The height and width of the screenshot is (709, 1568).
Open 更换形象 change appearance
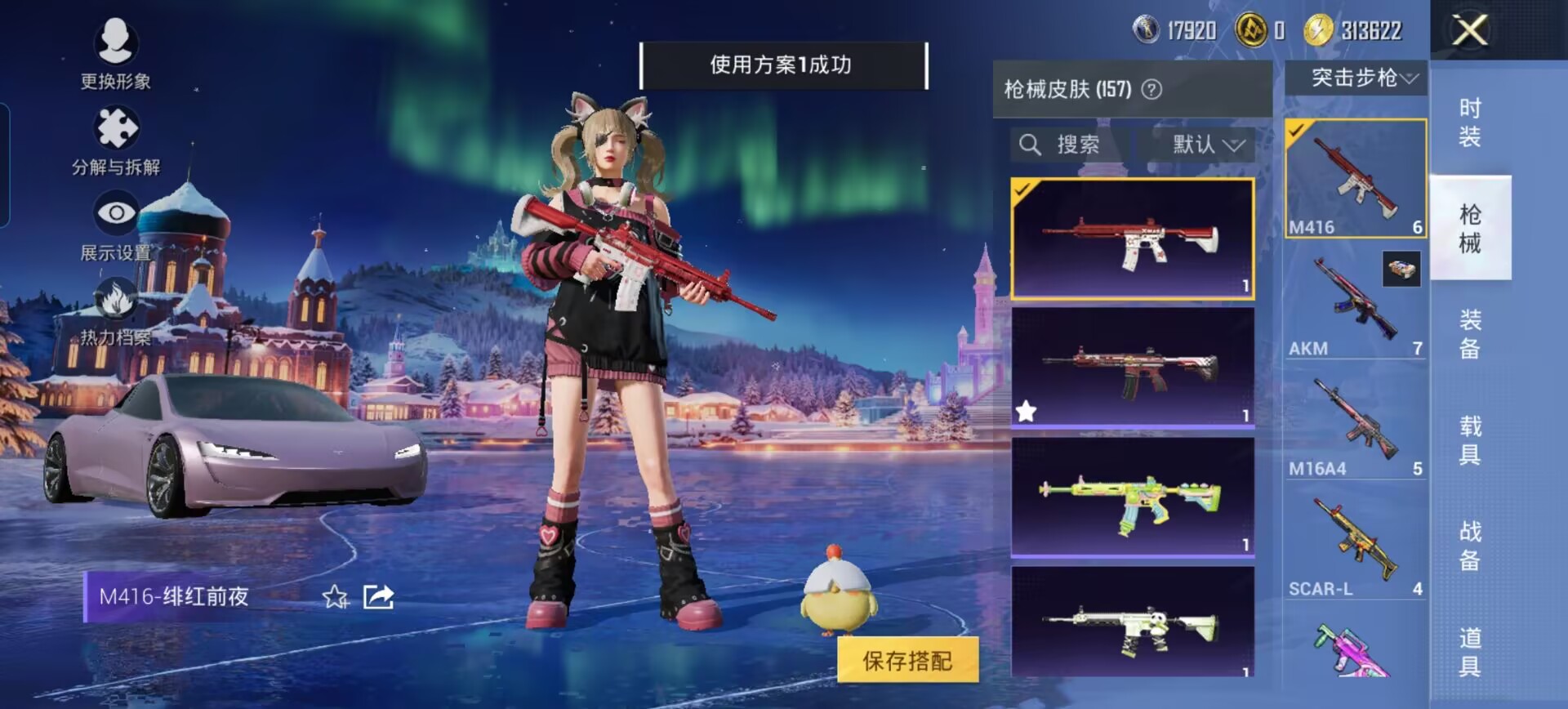point(115,51)
